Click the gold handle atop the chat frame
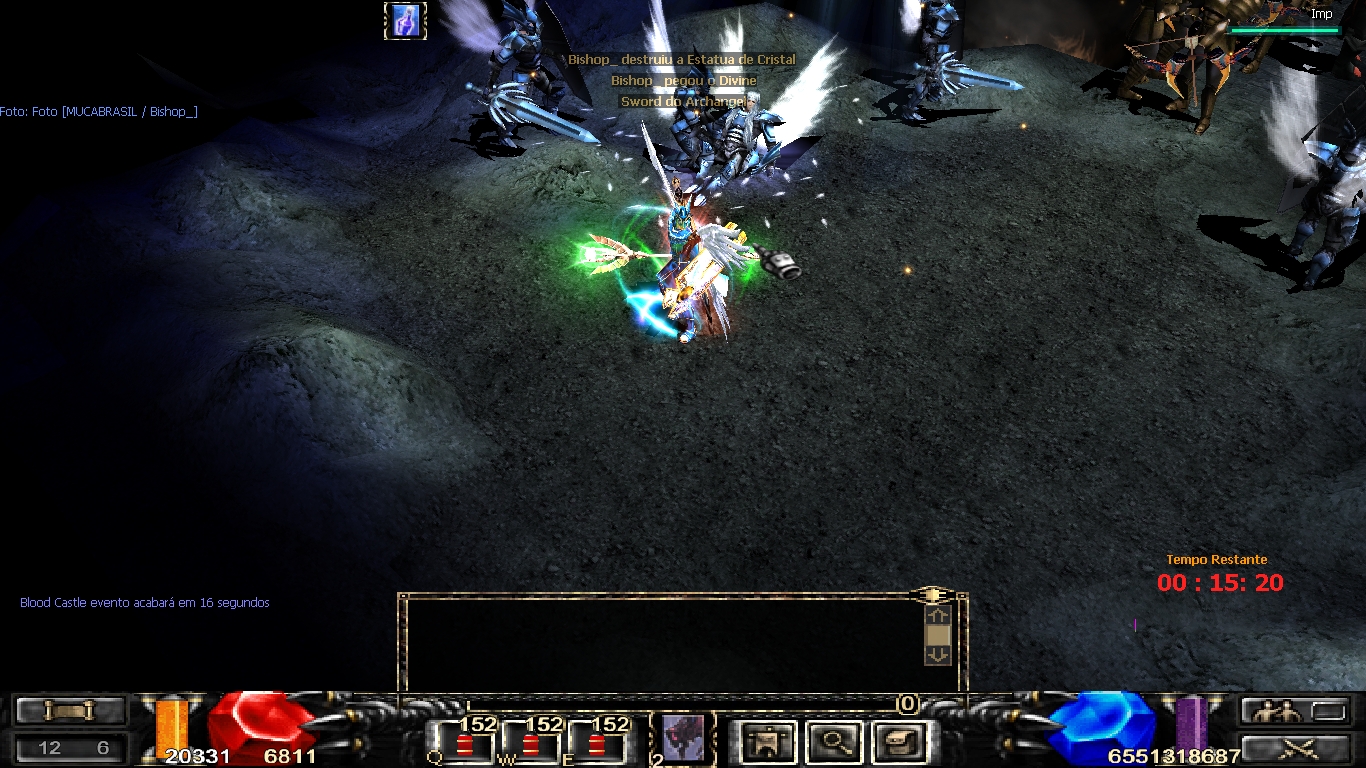1366x768 pixels. 932,594
